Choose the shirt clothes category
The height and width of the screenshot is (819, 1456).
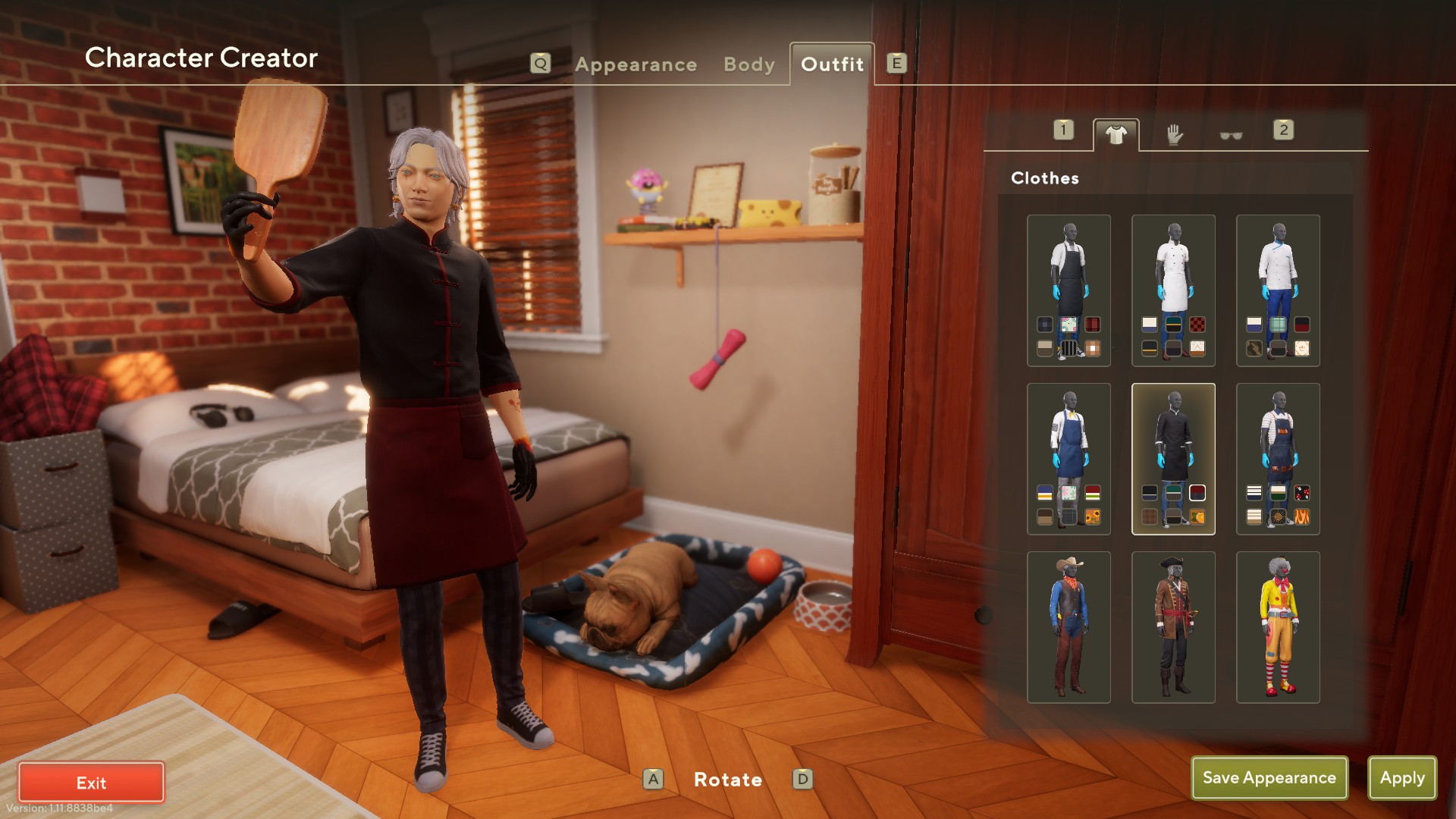1116,135
